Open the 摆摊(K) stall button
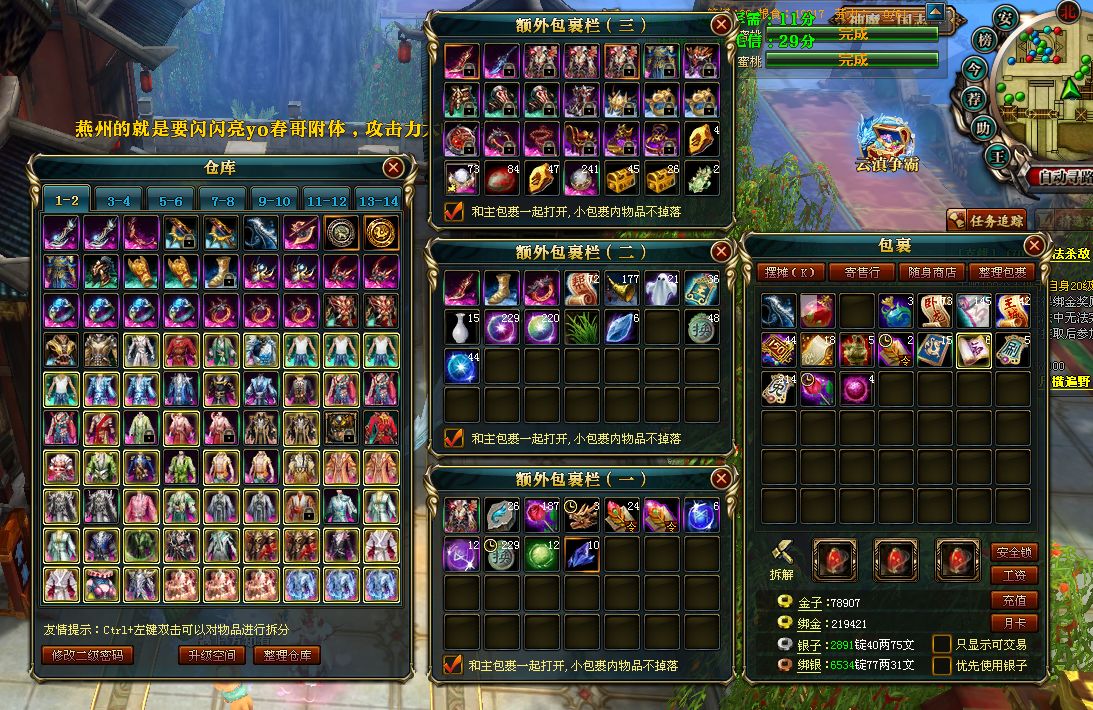The height and width of the screenshot is (710, 1093). click(790, 272)
